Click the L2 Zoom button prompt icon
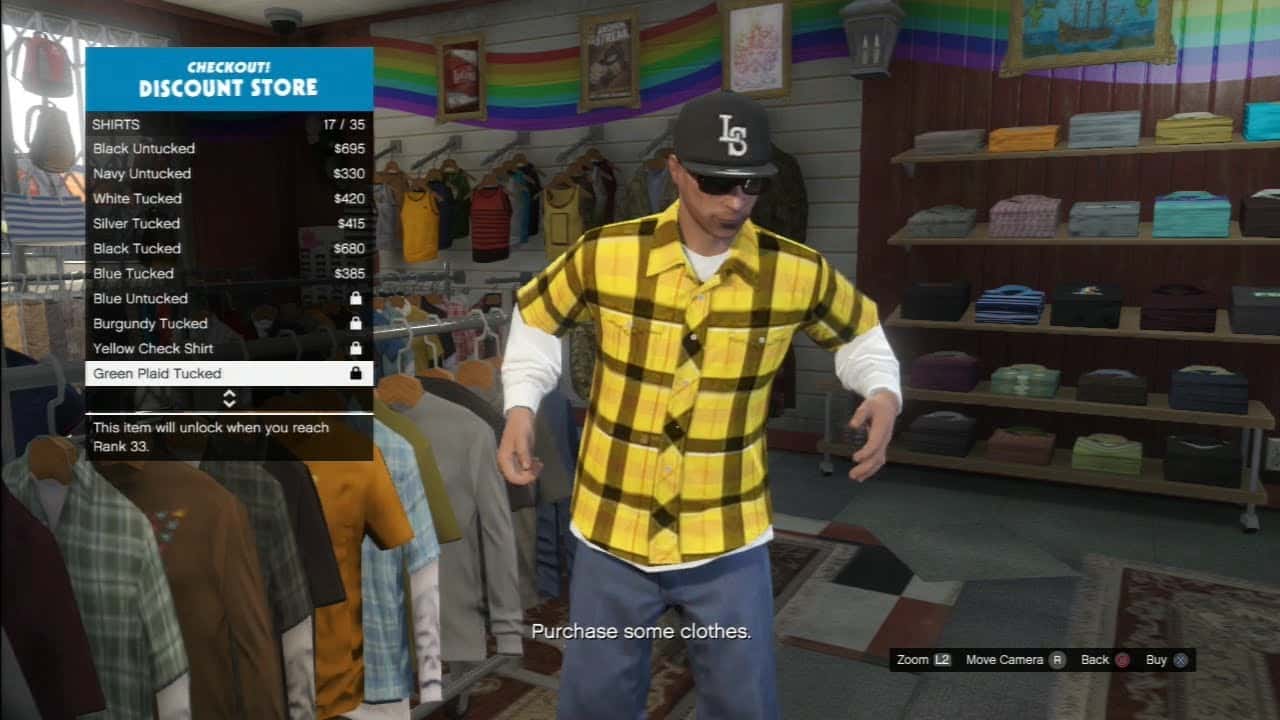Screen dimensions: 1280x720 point(940,660)
